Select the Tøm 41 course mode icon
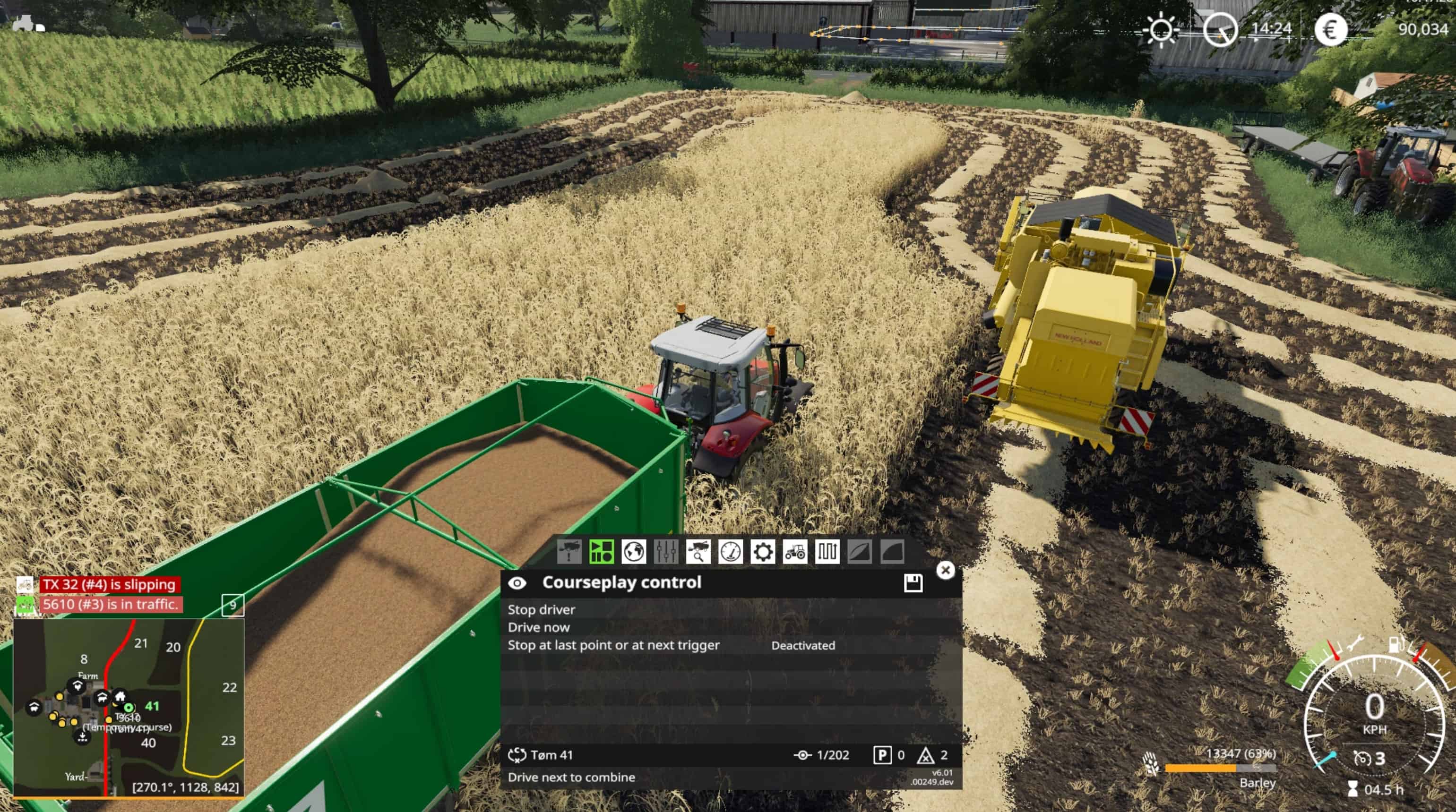 [517, 755]
